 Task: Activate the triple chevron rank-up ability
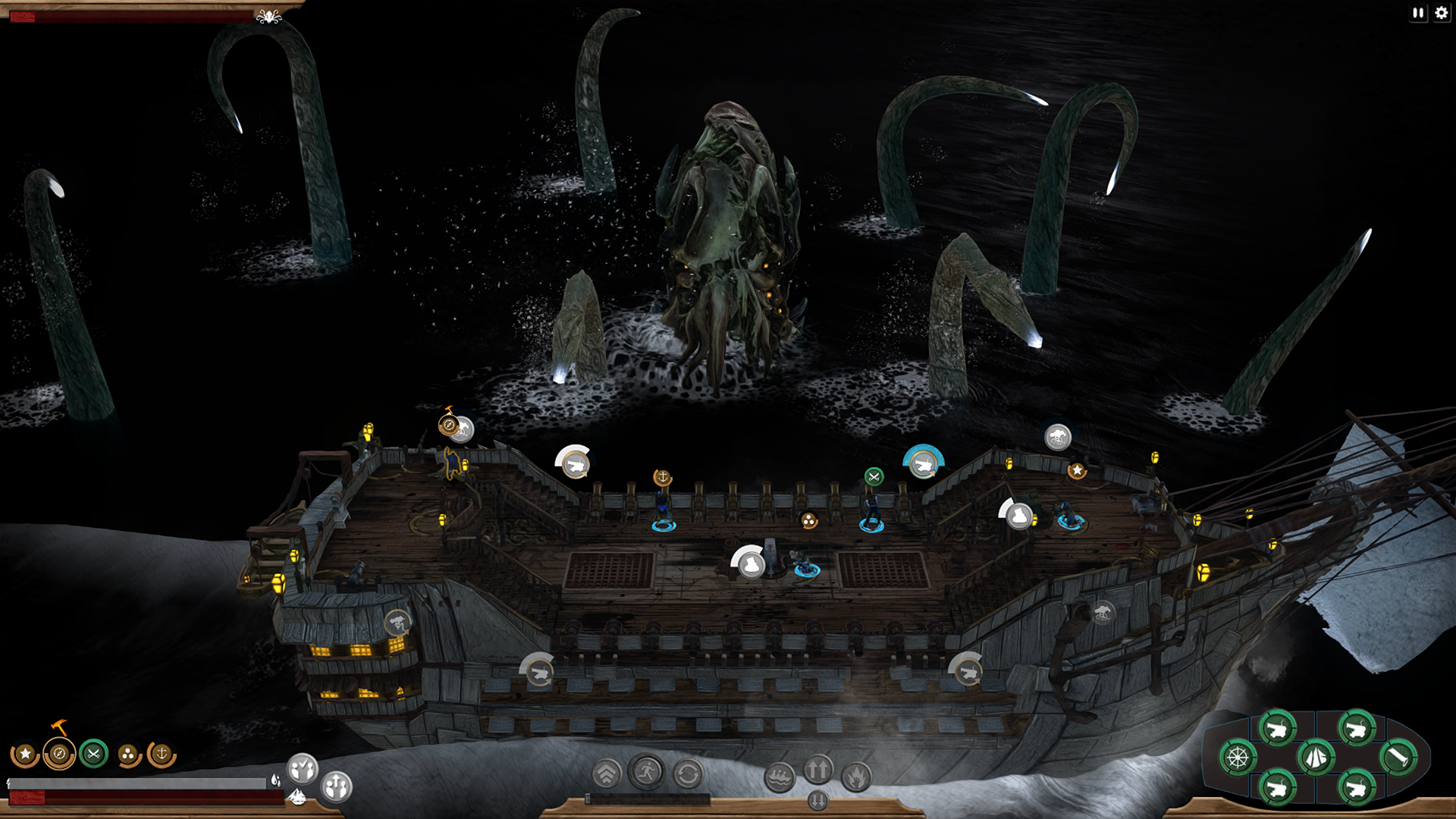[x=607, y=774]
